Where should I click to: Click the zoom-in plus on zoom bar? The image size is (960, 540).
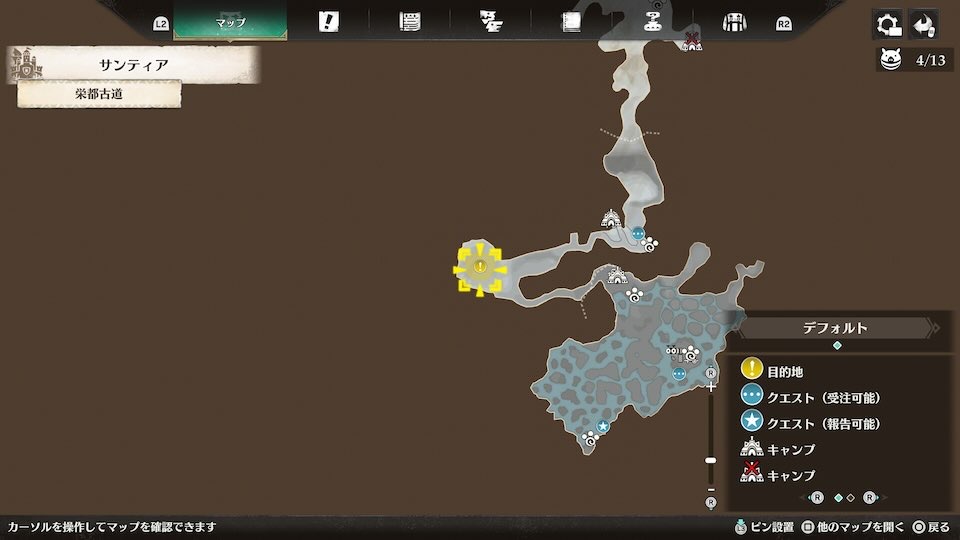tap(711, 387)
